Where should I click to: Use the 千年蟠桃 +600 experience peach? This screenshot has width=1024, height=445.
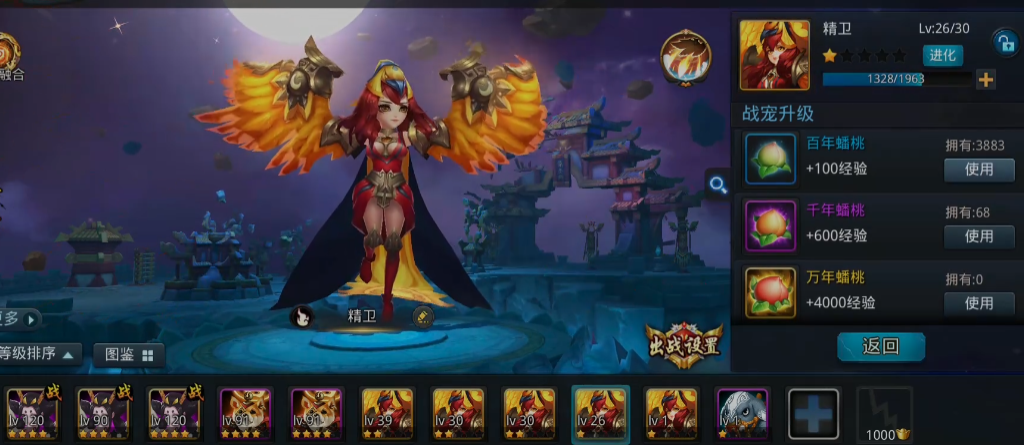pyautogui.click(x=978, y=236)
